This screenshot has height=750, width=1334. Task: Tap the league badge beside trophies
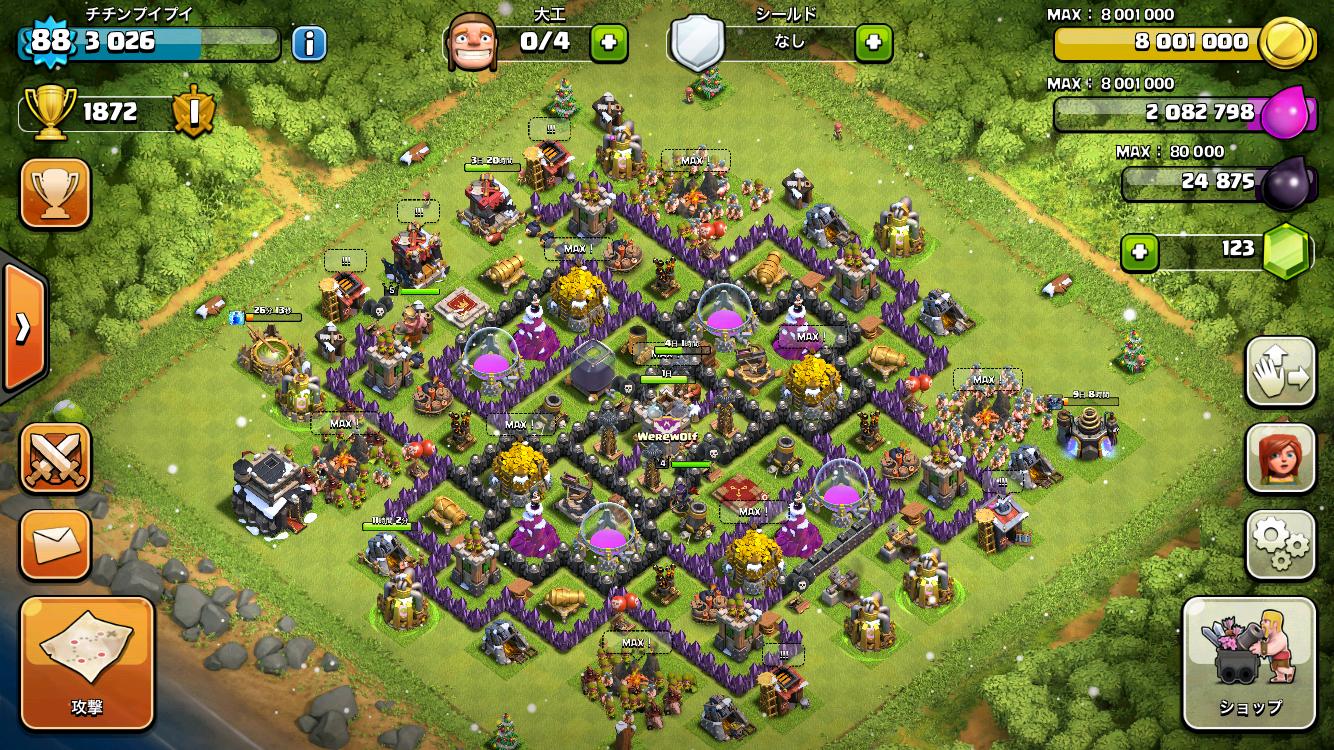pos(192,111)
